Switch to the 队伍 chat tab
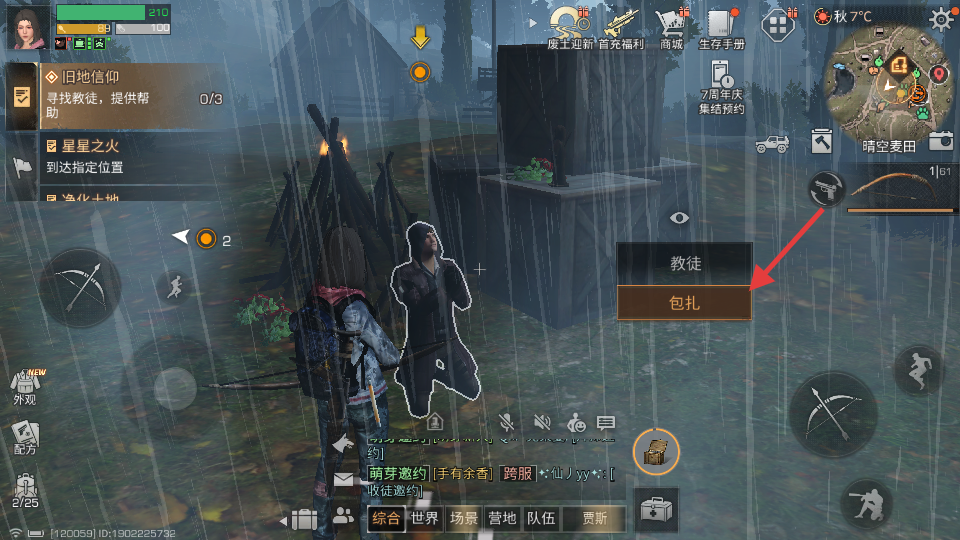Viewport: 960px width, 540px height. 541,518
